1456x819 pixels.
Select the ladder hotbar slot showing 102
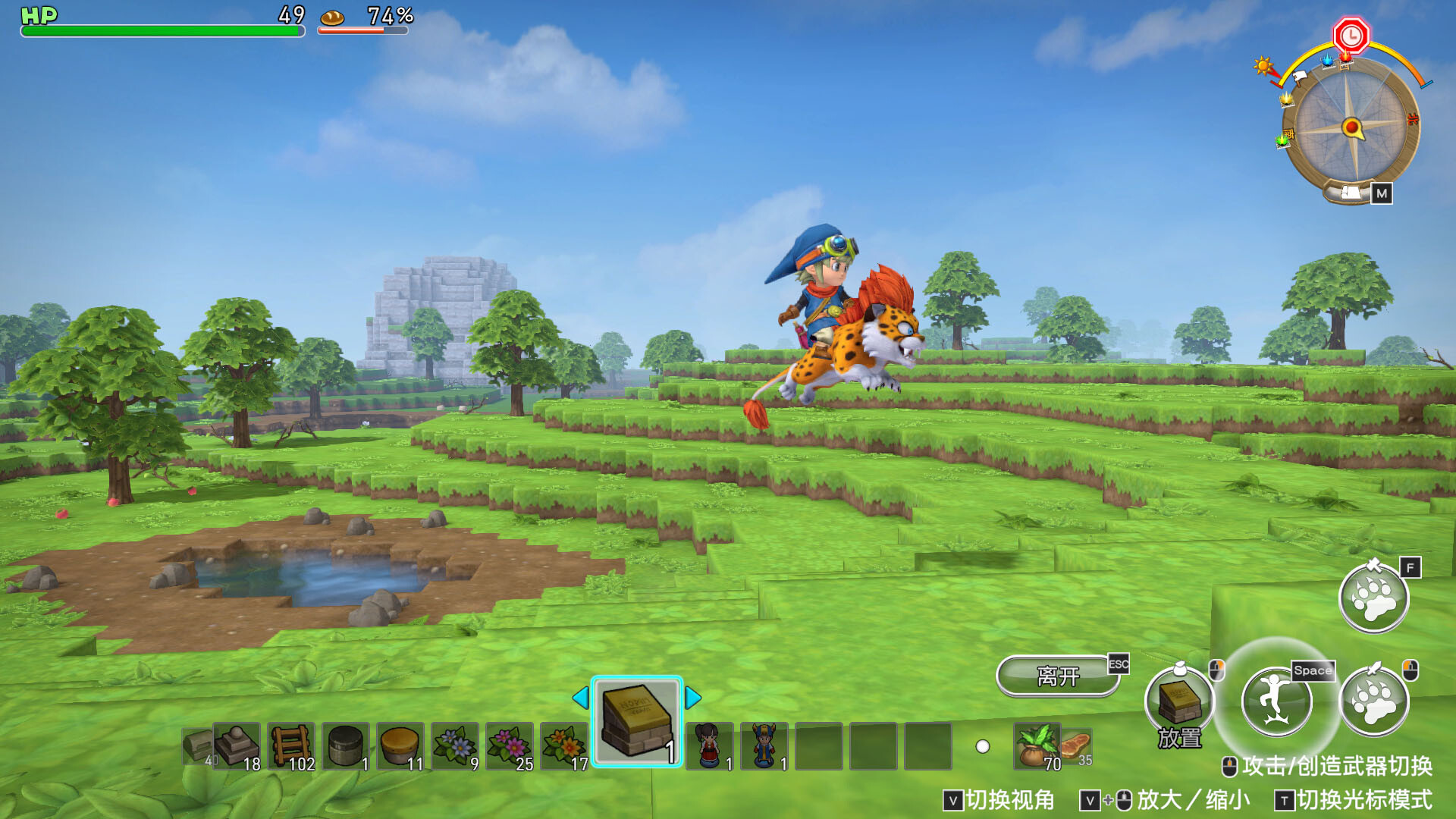[x=290, y=747]
